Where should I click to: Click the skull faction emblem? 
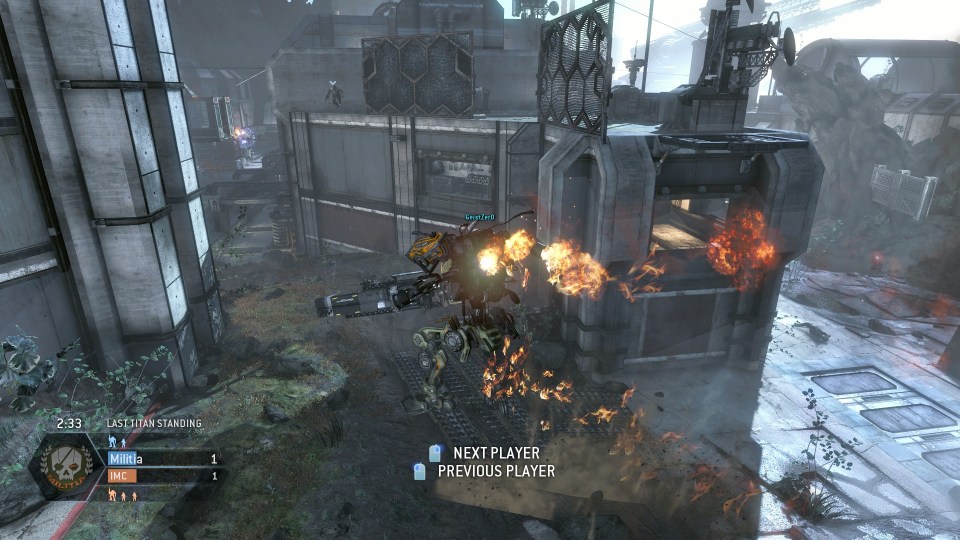[68, 468]
